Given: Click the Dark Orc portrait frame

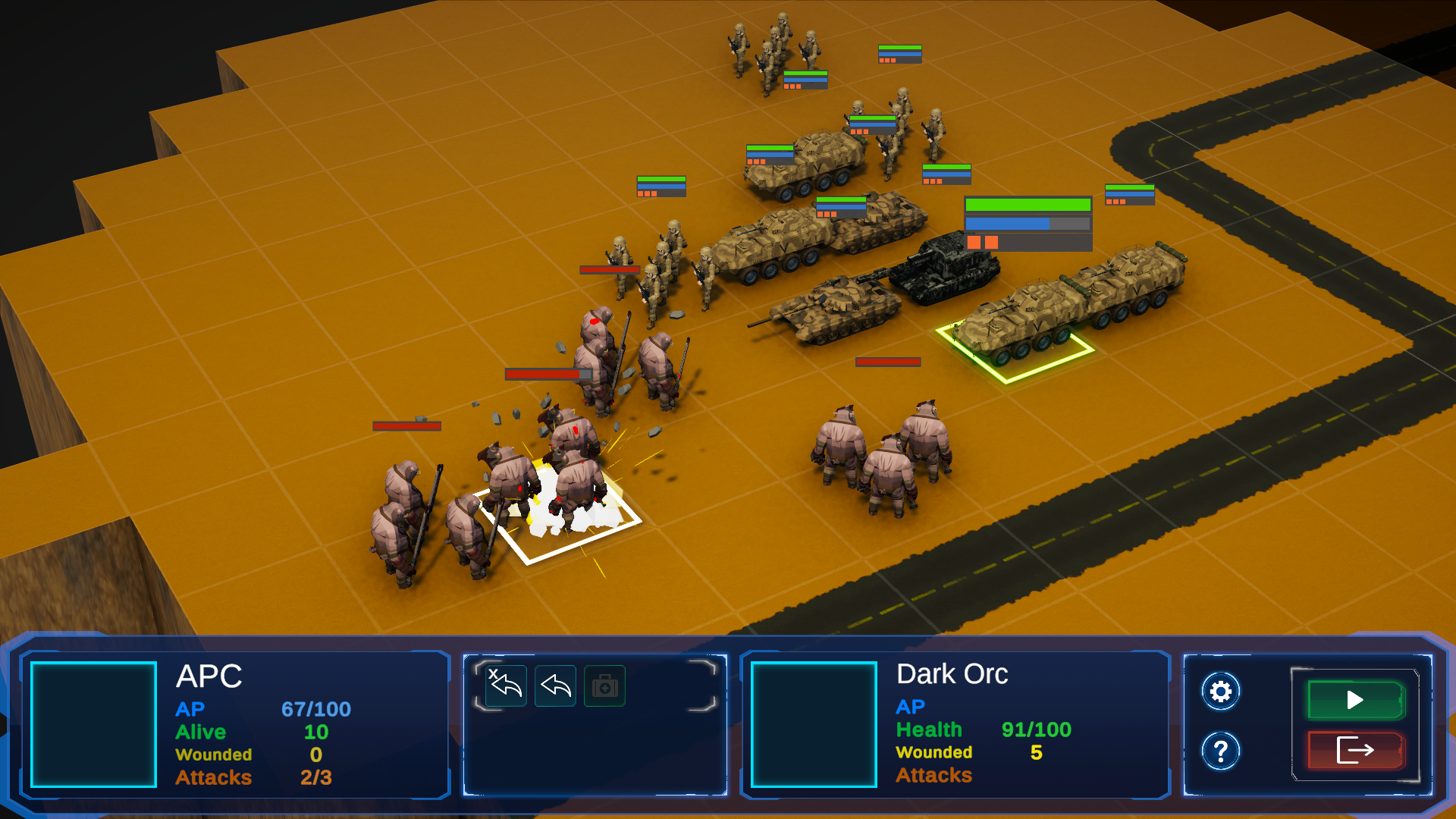Looking at the screenshot, I should [x=814, y=724].
